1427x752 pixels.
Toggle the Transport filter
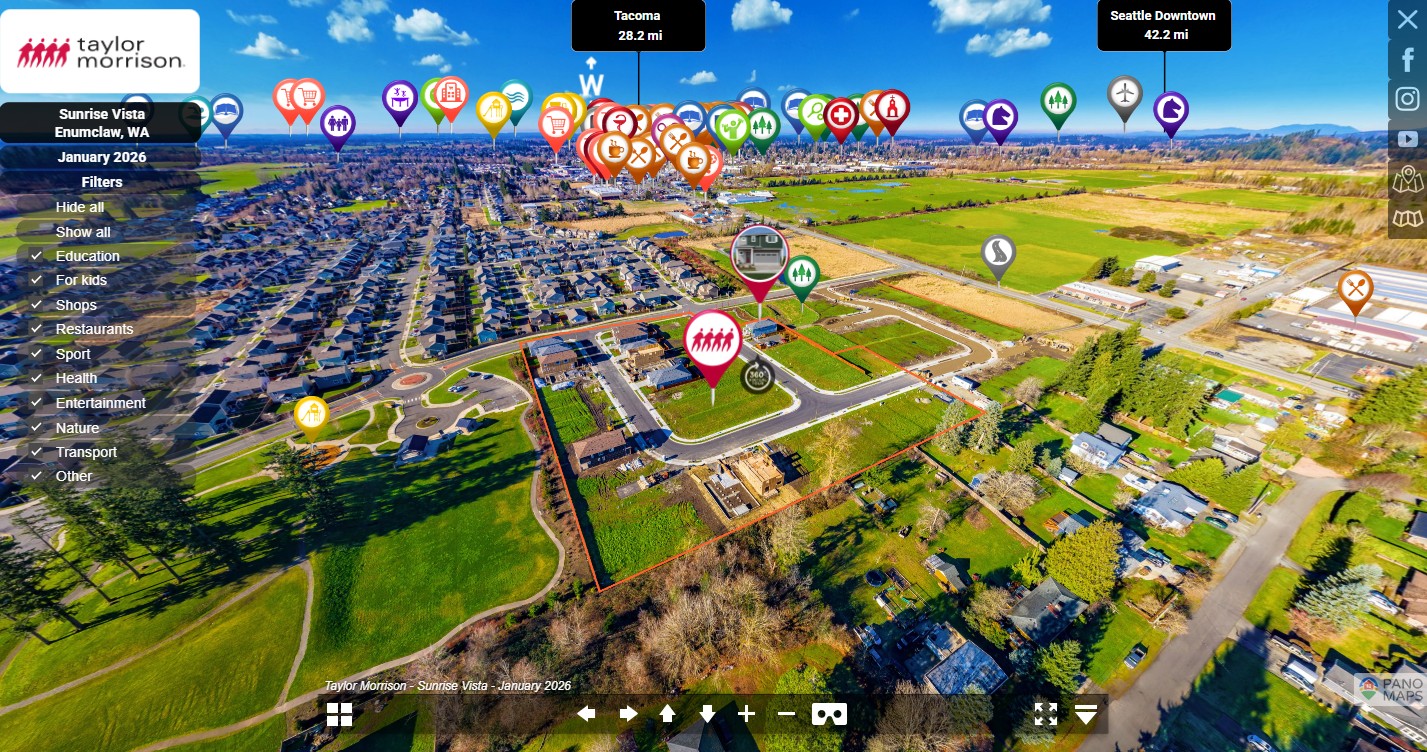point(86,452)
